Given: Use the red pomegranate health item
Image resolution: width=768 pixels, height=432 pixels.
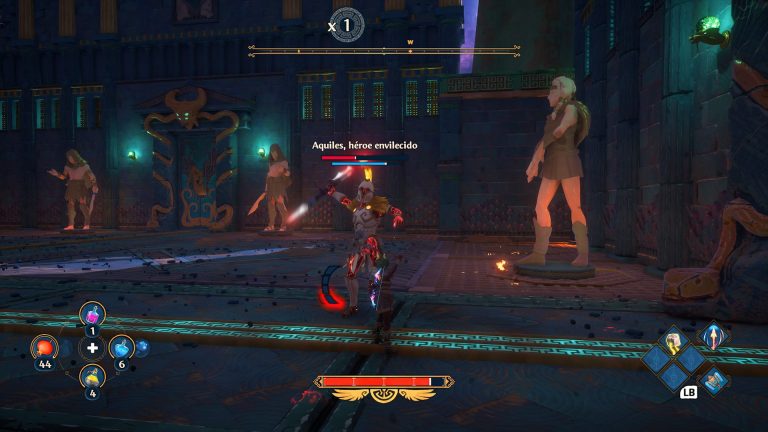Looking at the screenshot, I should coord(44,347).
